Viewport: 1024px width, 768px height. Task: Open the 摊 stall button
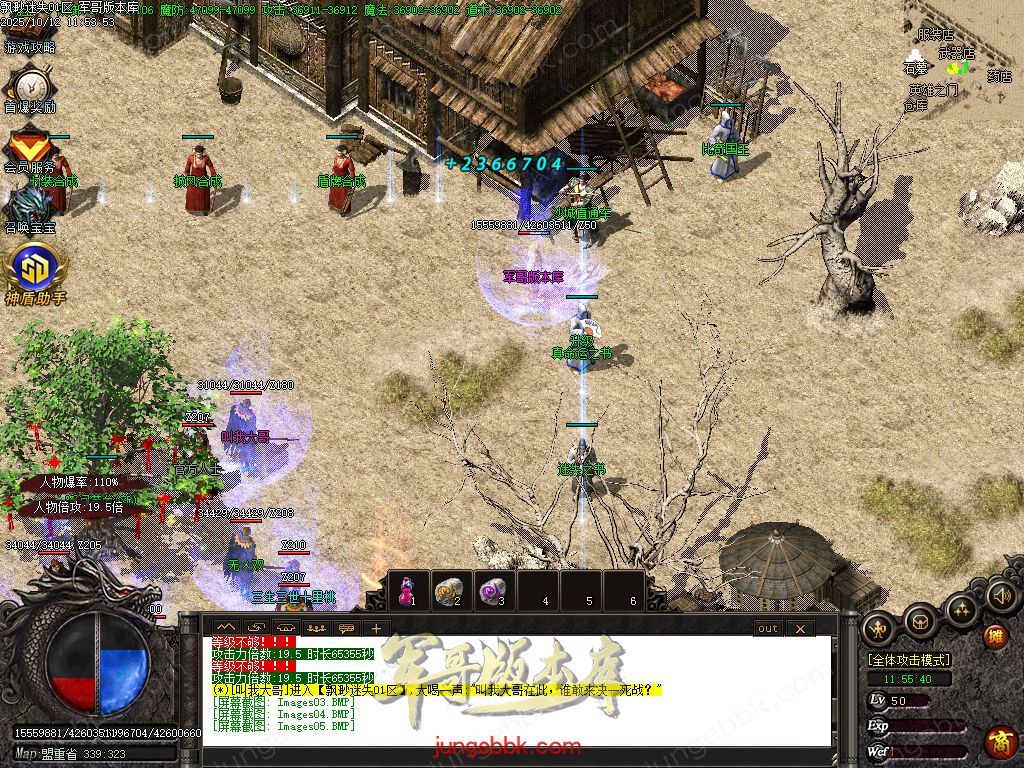click(x=995, y=636)
